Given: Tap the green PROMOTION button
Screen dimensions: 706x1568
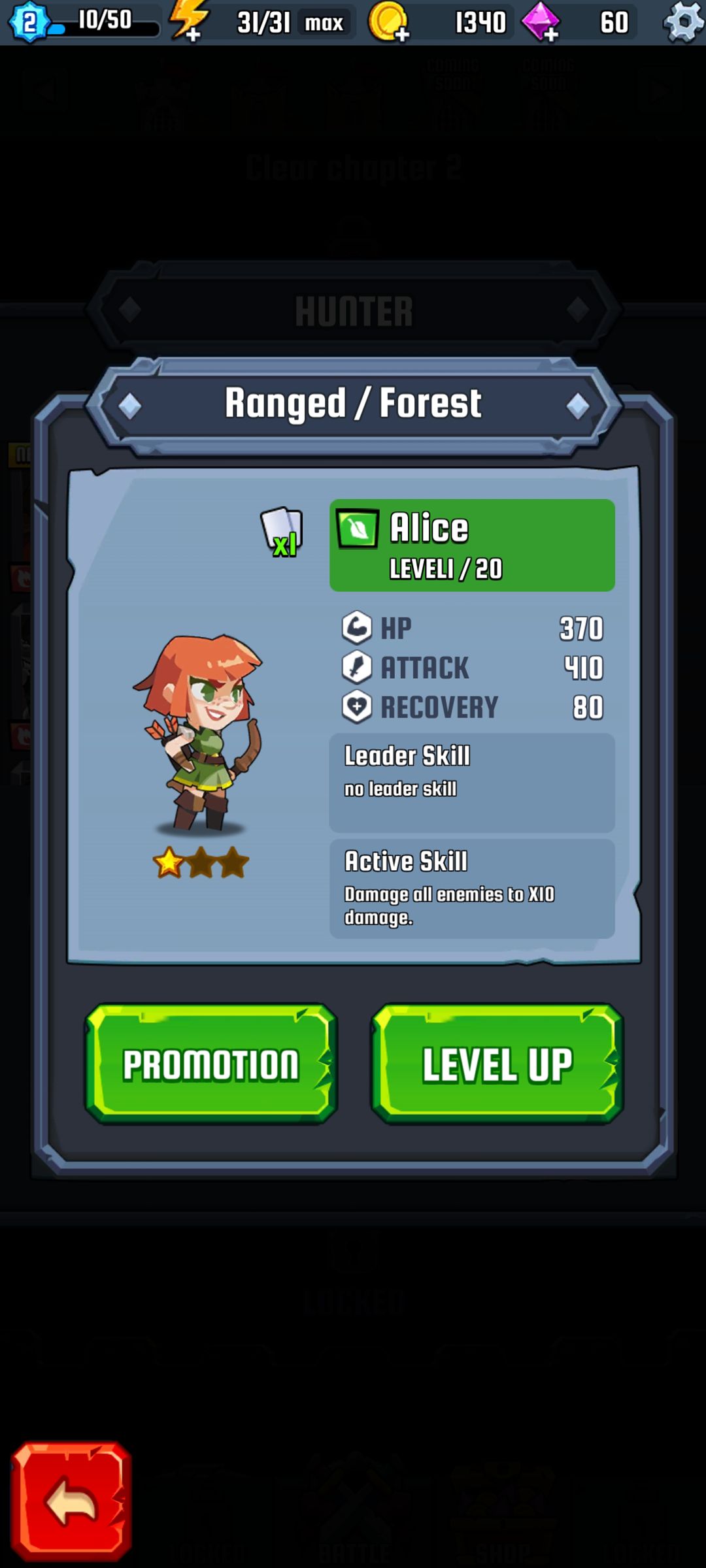Looking at the screenshot, I should (x=210, y=1064).
